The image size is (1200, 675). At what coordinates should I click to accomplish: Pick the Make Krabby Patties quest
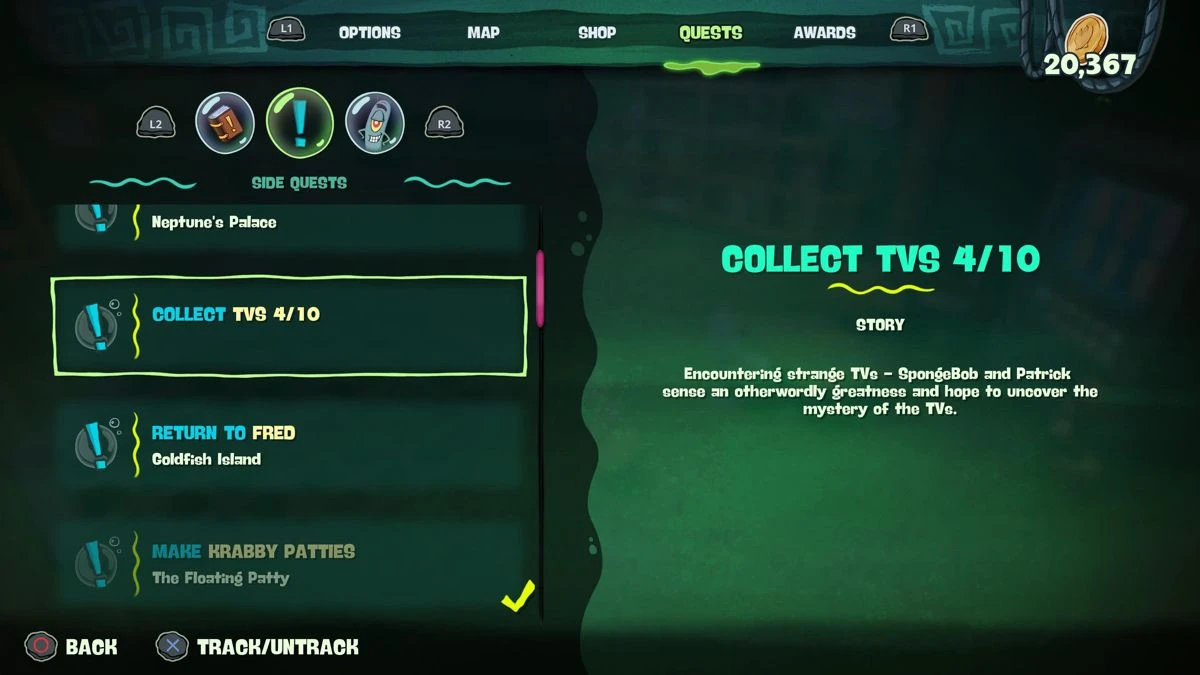289,563
